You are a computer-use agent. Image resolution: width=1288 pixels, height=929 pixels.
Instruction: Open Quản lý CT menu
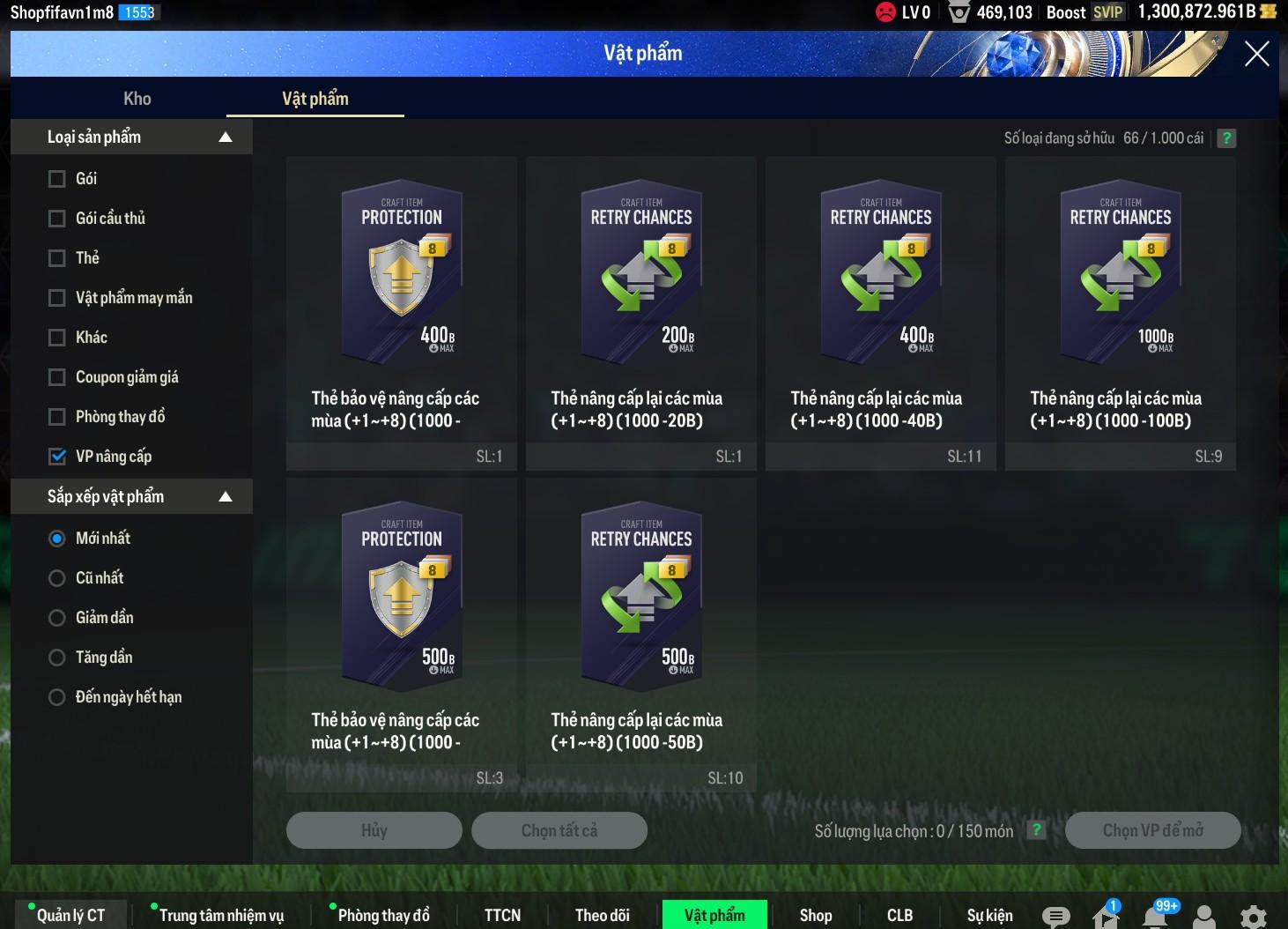[71, 915]
